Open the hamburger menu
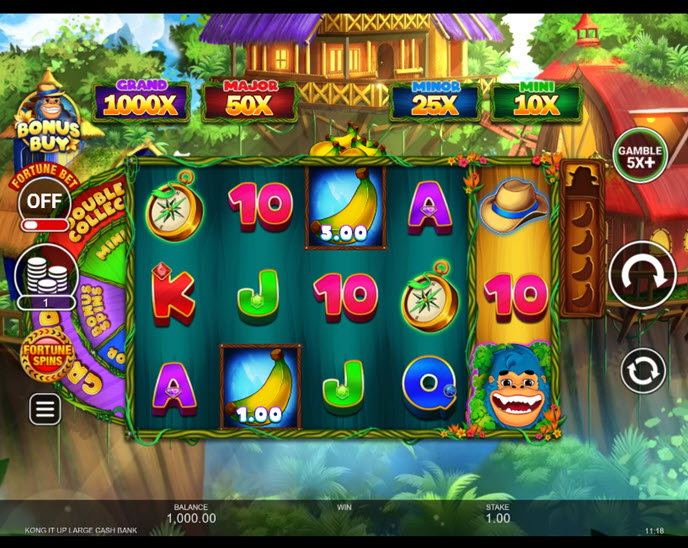Image resolution: width=688 pixels, height=548 pixels. (x=45, y=408)
